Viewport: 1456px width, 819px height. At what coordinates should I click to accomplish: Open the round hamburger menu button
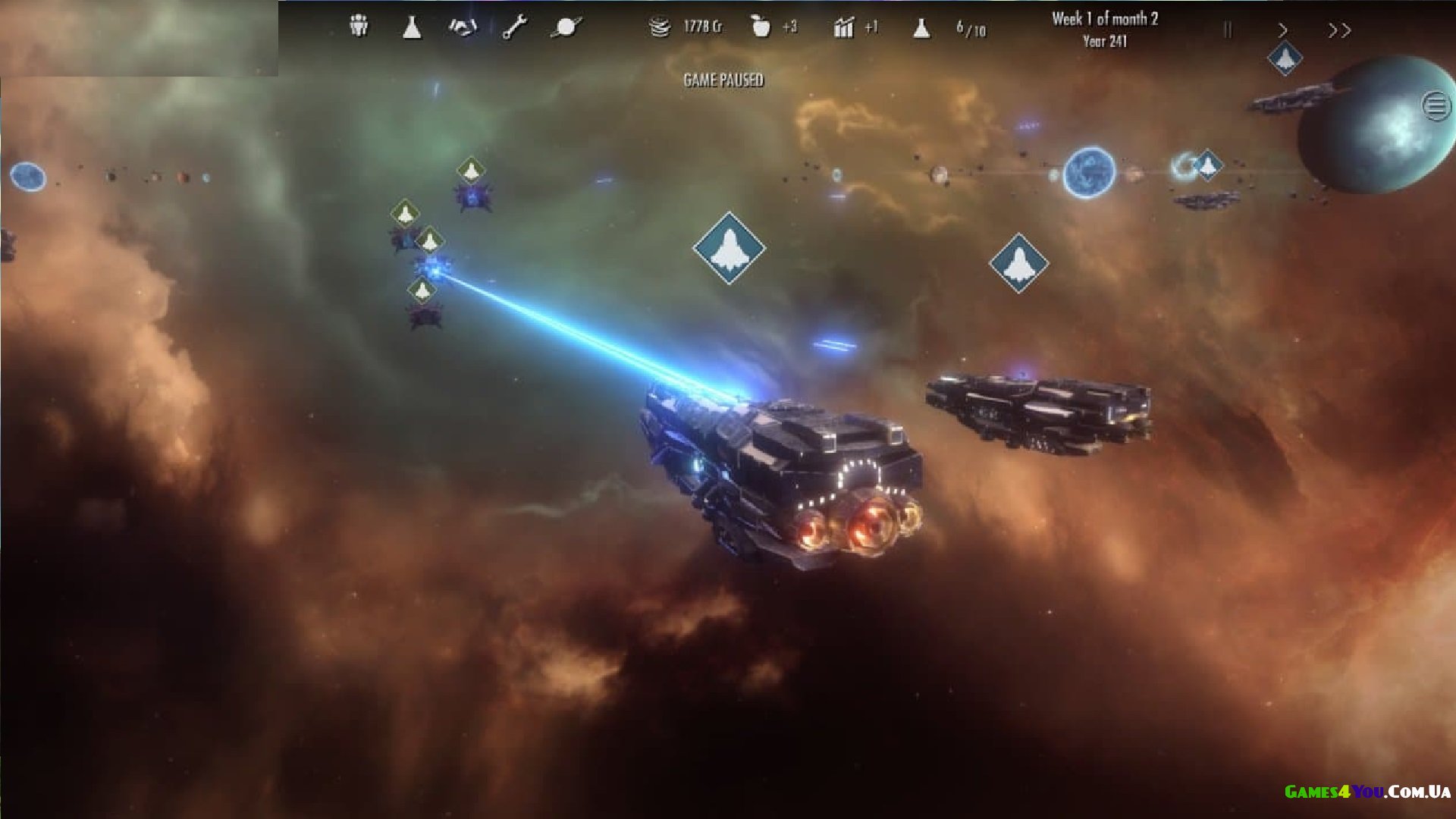click(1436, 106)
